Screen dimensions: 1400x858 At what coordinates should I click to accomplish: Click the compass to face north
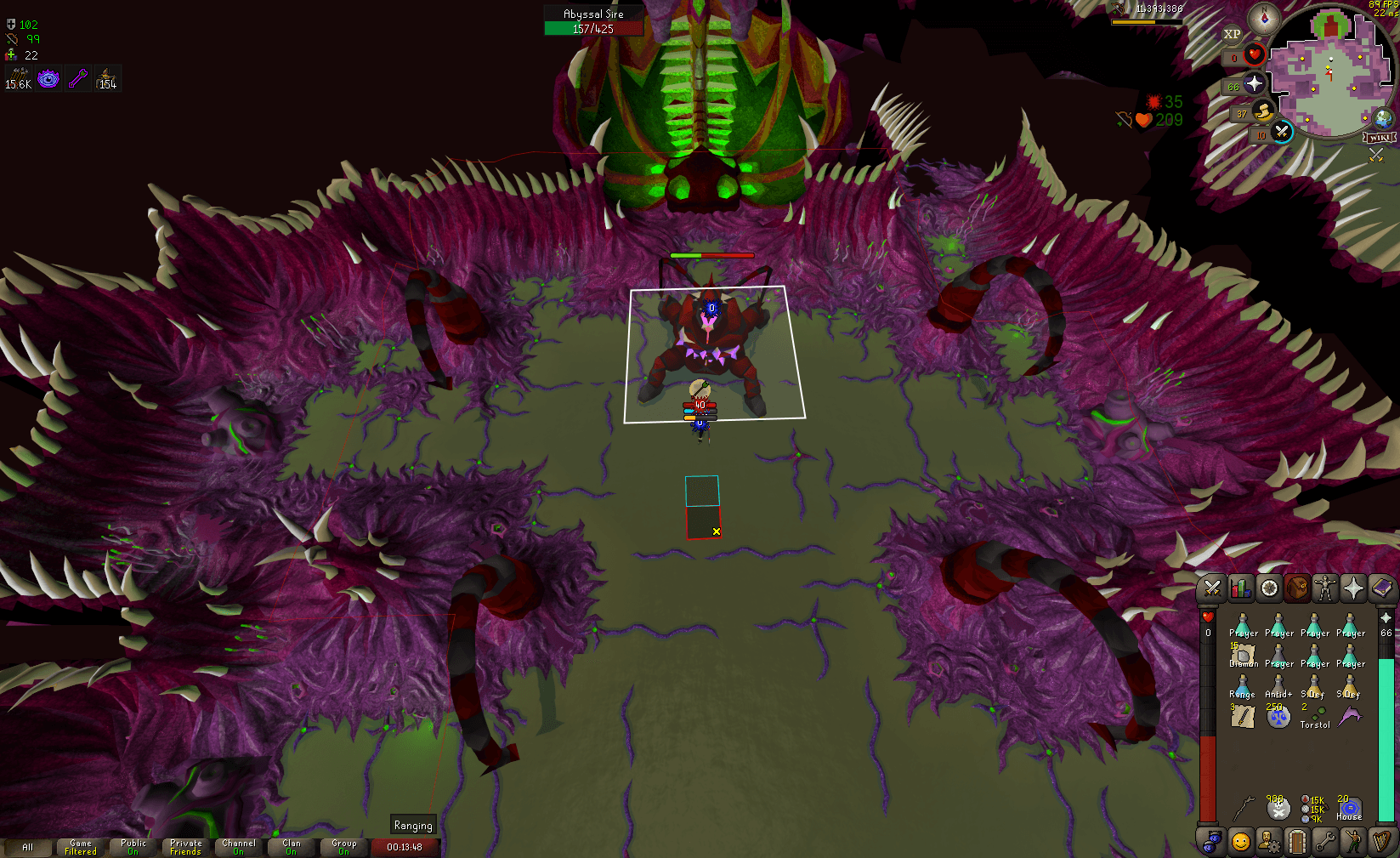(1263, 20)
